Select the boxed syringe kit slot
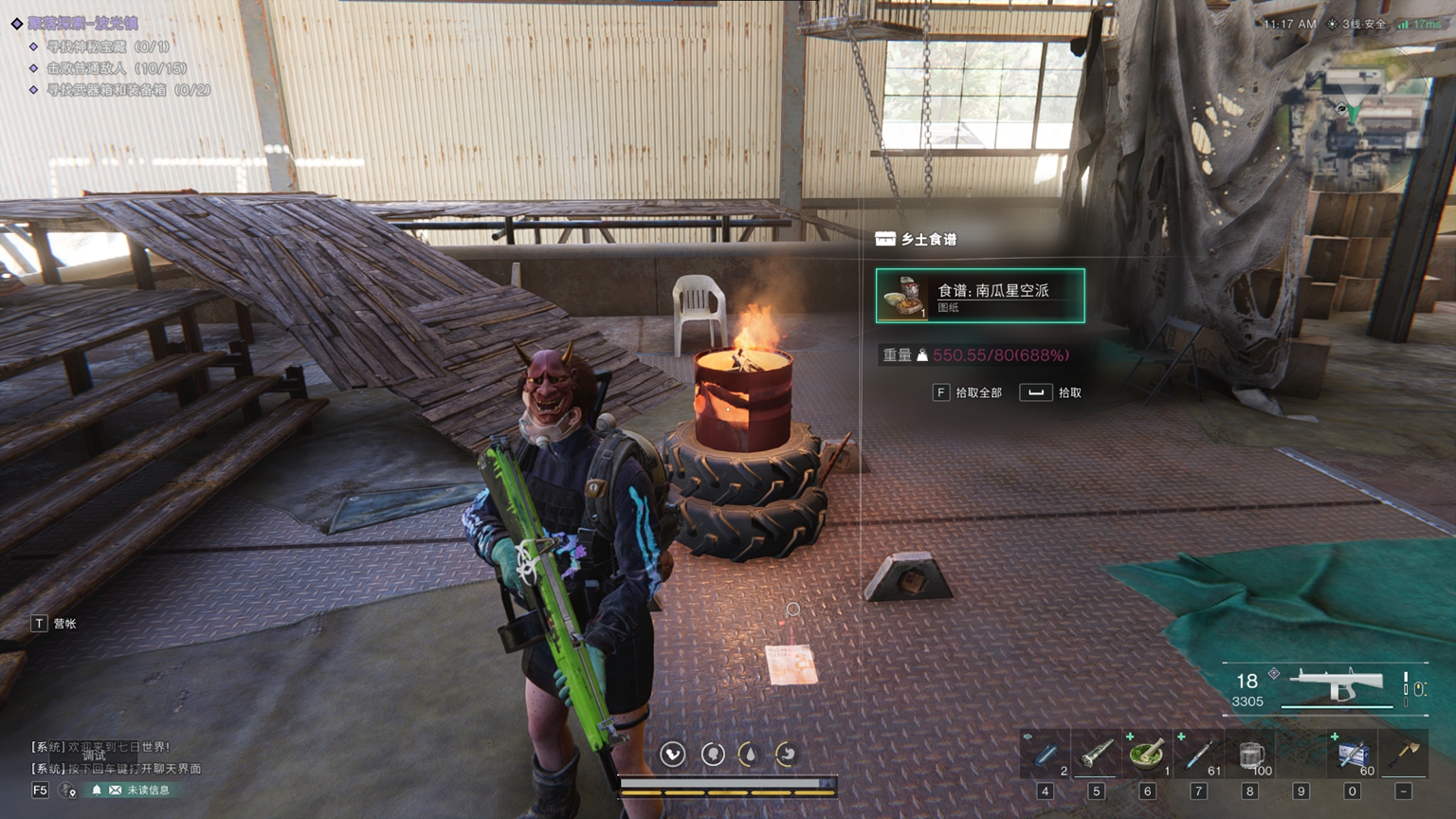1456x819 pixels. 1353,755
